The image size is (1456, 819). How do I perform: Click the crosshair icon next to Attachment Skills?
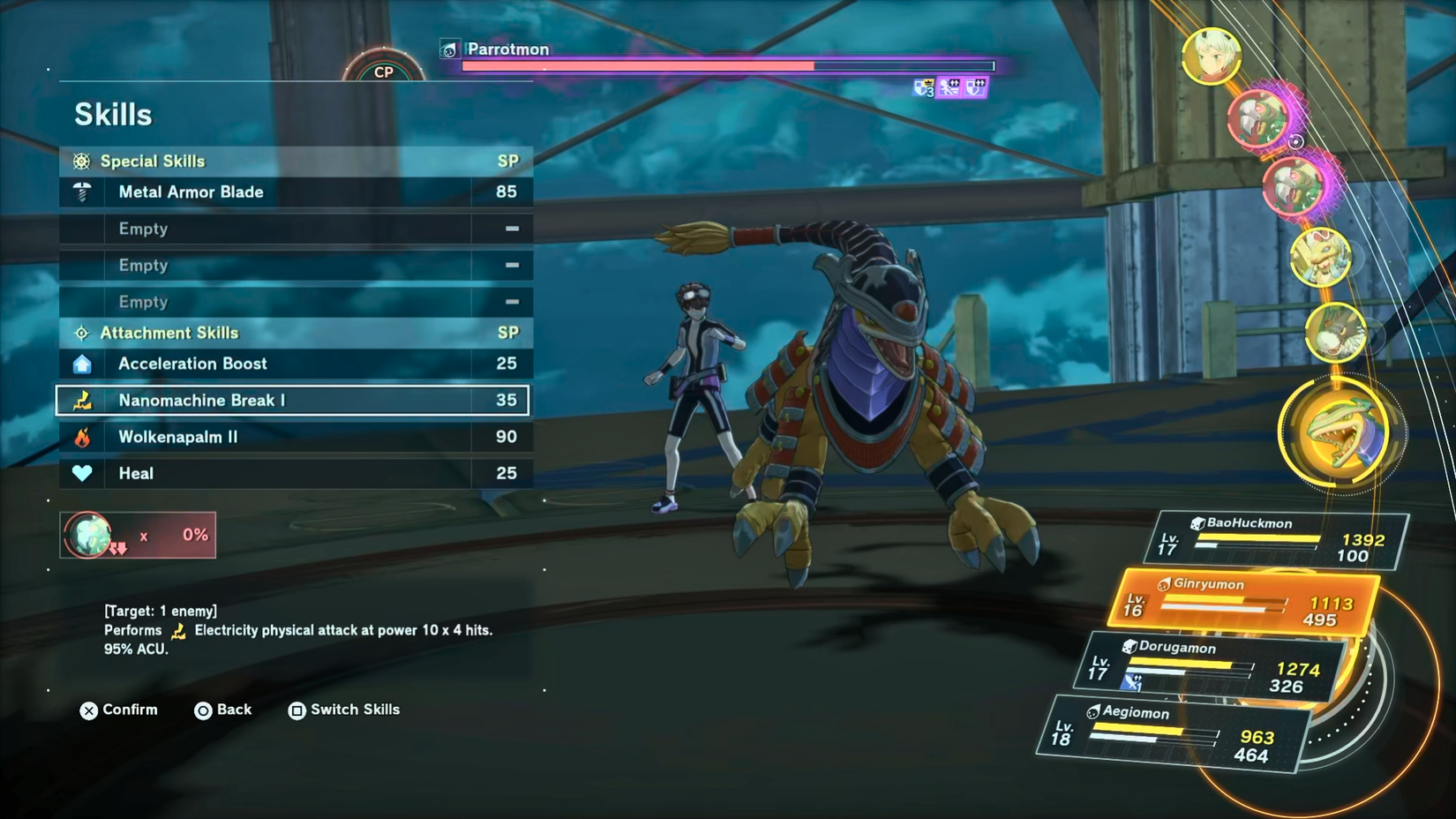point(80,333)
